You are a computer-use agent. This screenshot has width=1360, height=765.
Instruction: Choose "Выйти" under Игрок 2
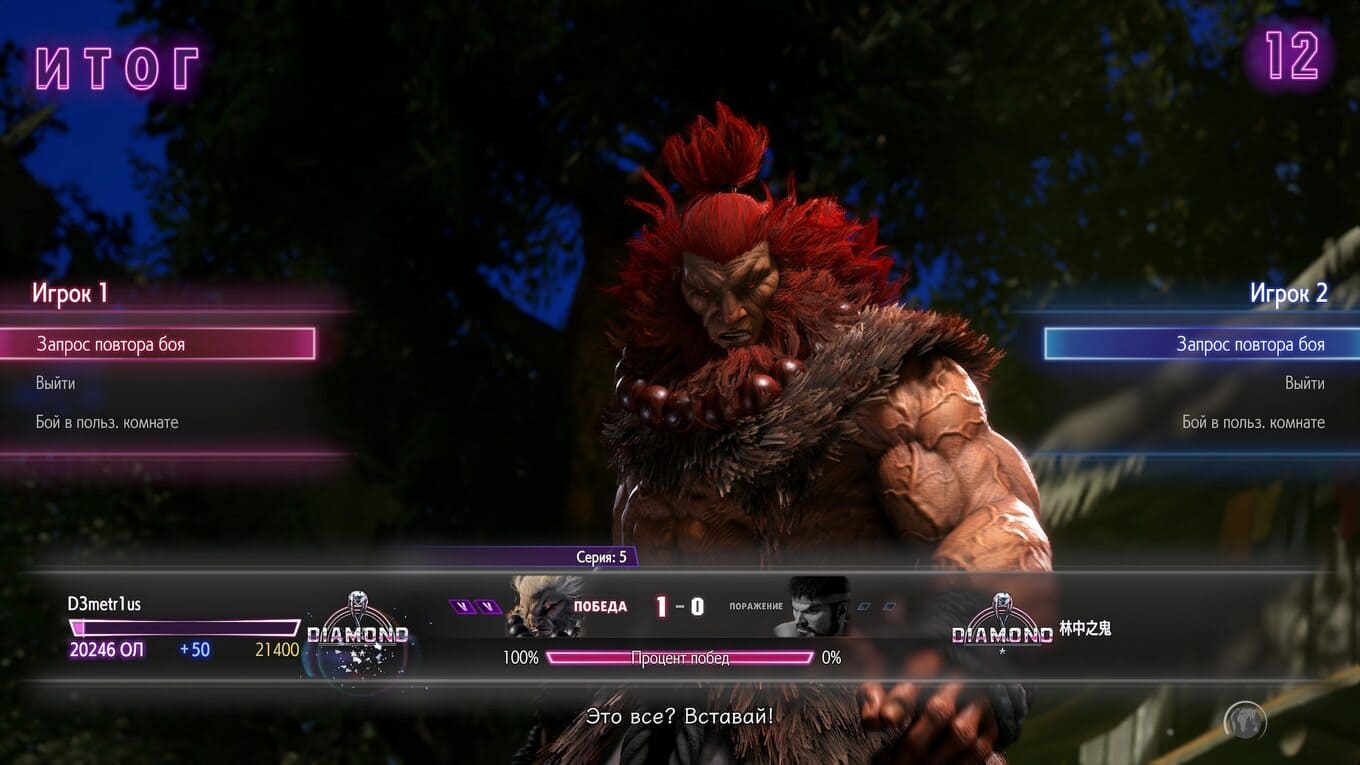(1304, 383)
